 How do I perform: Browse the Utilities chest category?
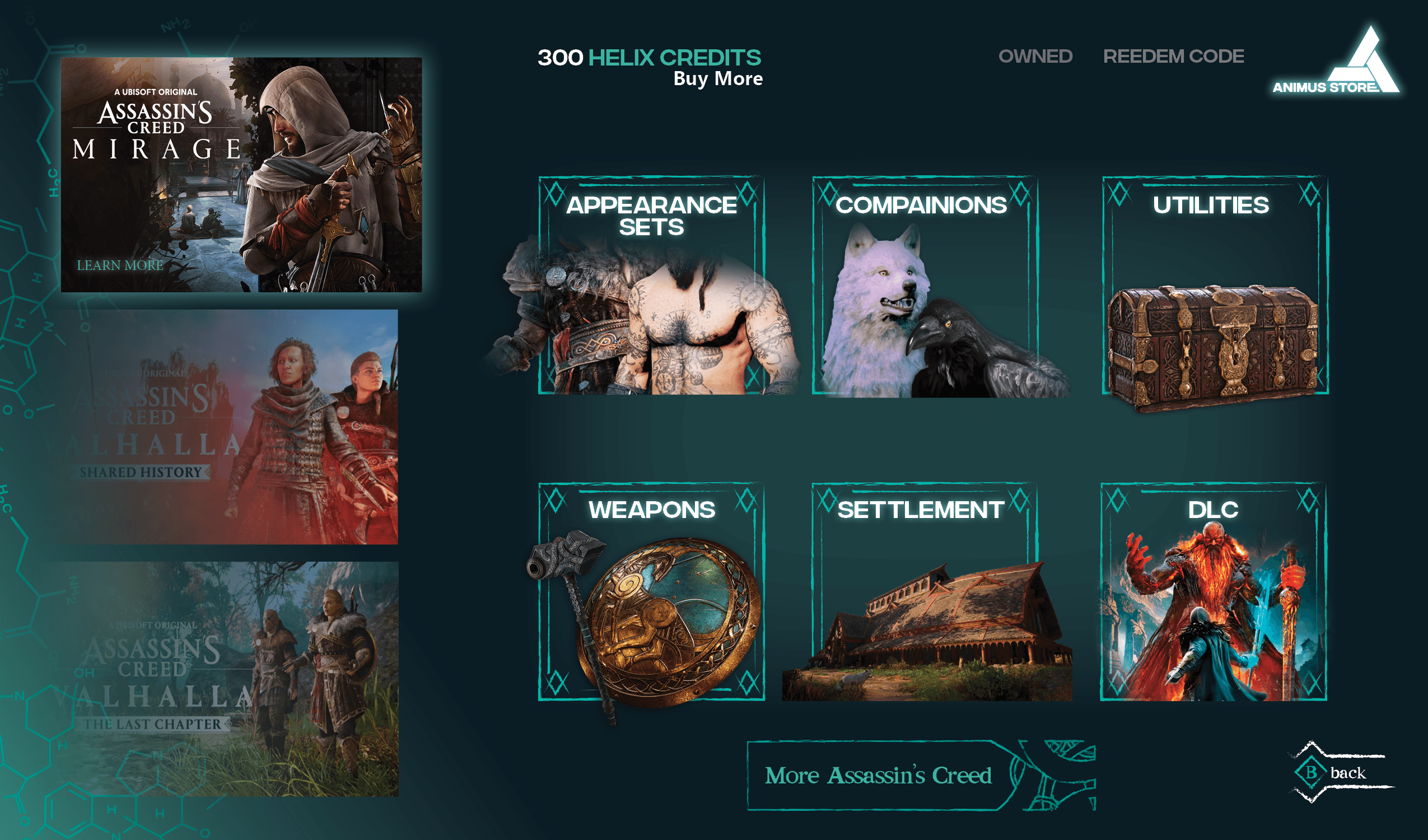[1215, 286]
